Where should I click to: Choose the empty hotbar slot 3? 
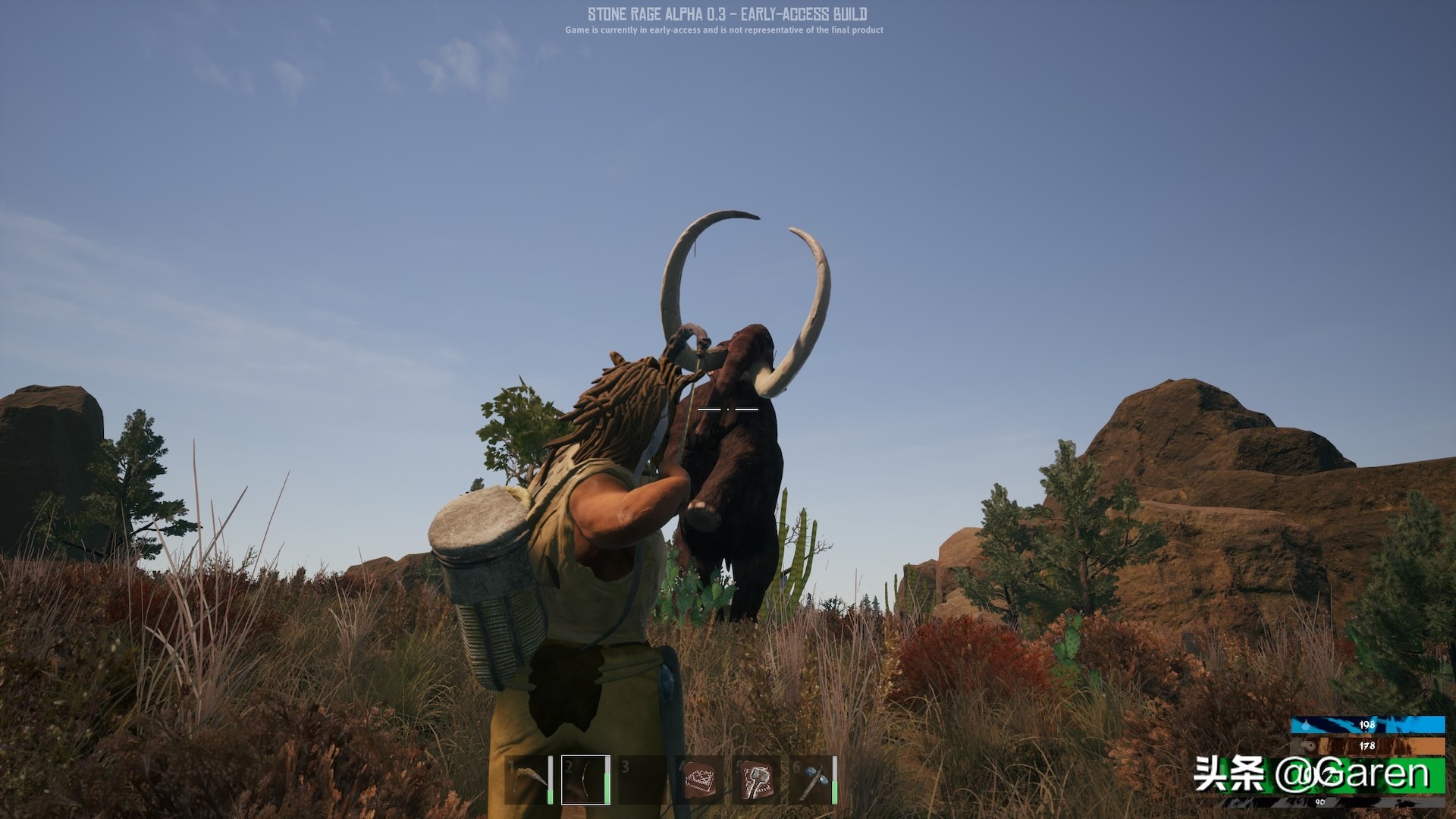[642, 780]
